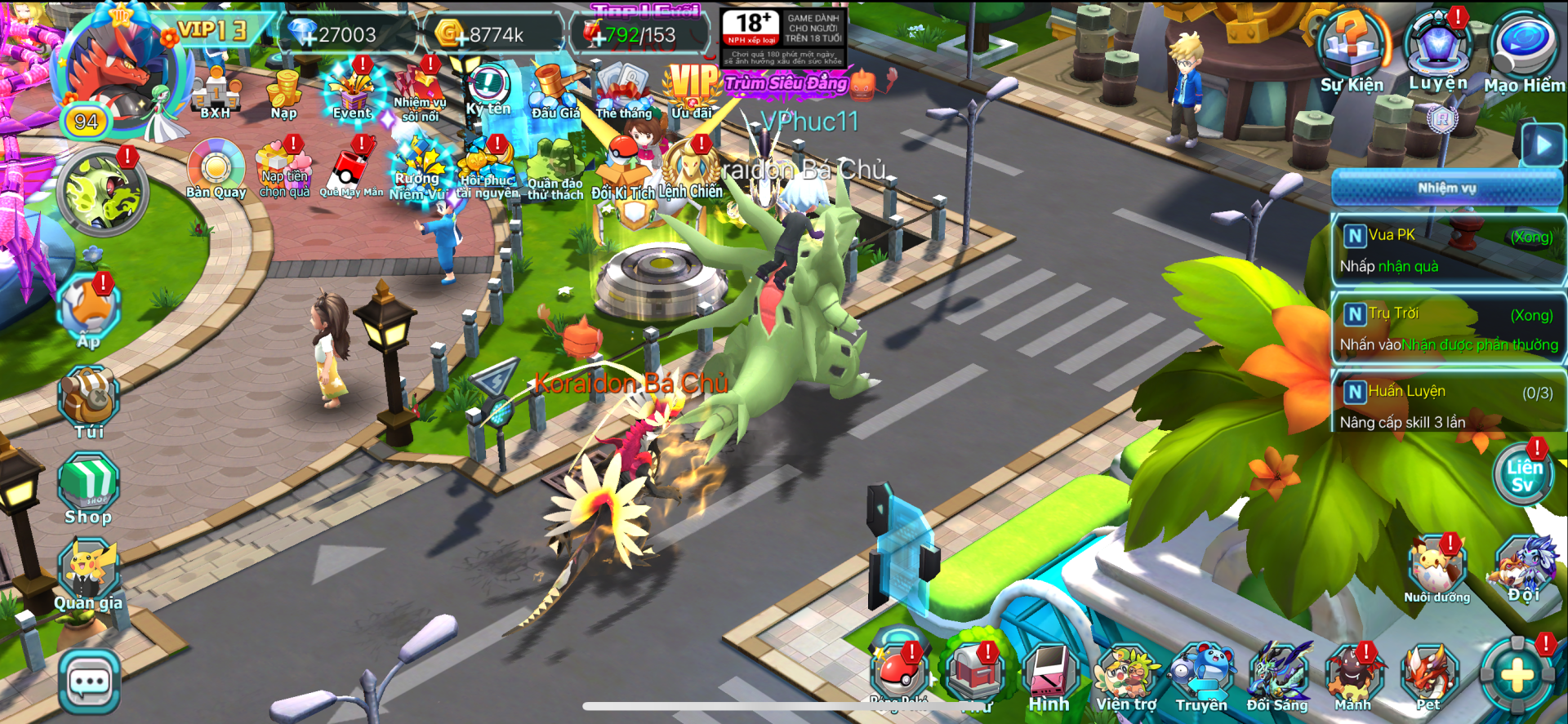Open the chat bubble button
The width and height of the screenshot is (1568, 724).
pyautogui.click(x=89, y=682)
